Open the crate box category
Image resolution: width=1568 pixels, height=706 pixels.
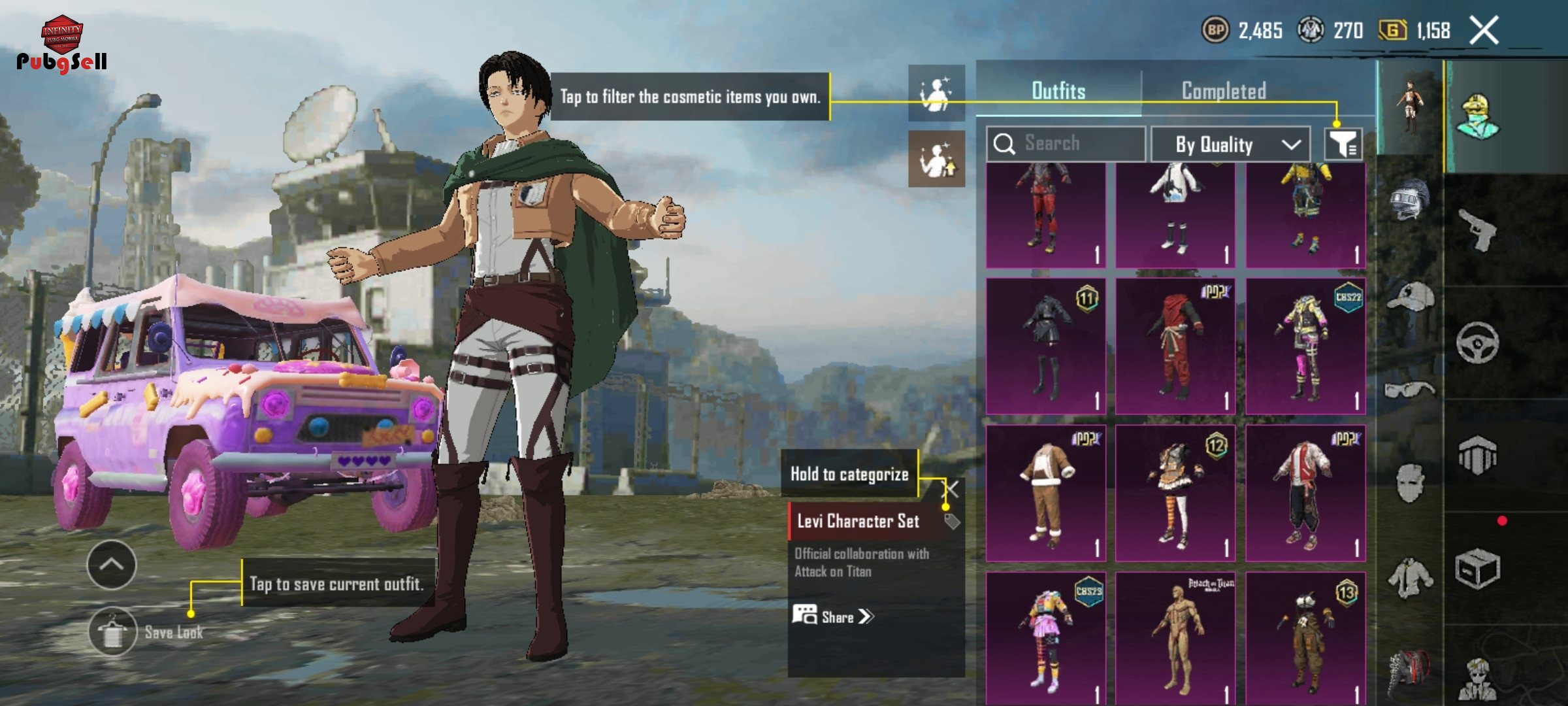[1477, 569]
